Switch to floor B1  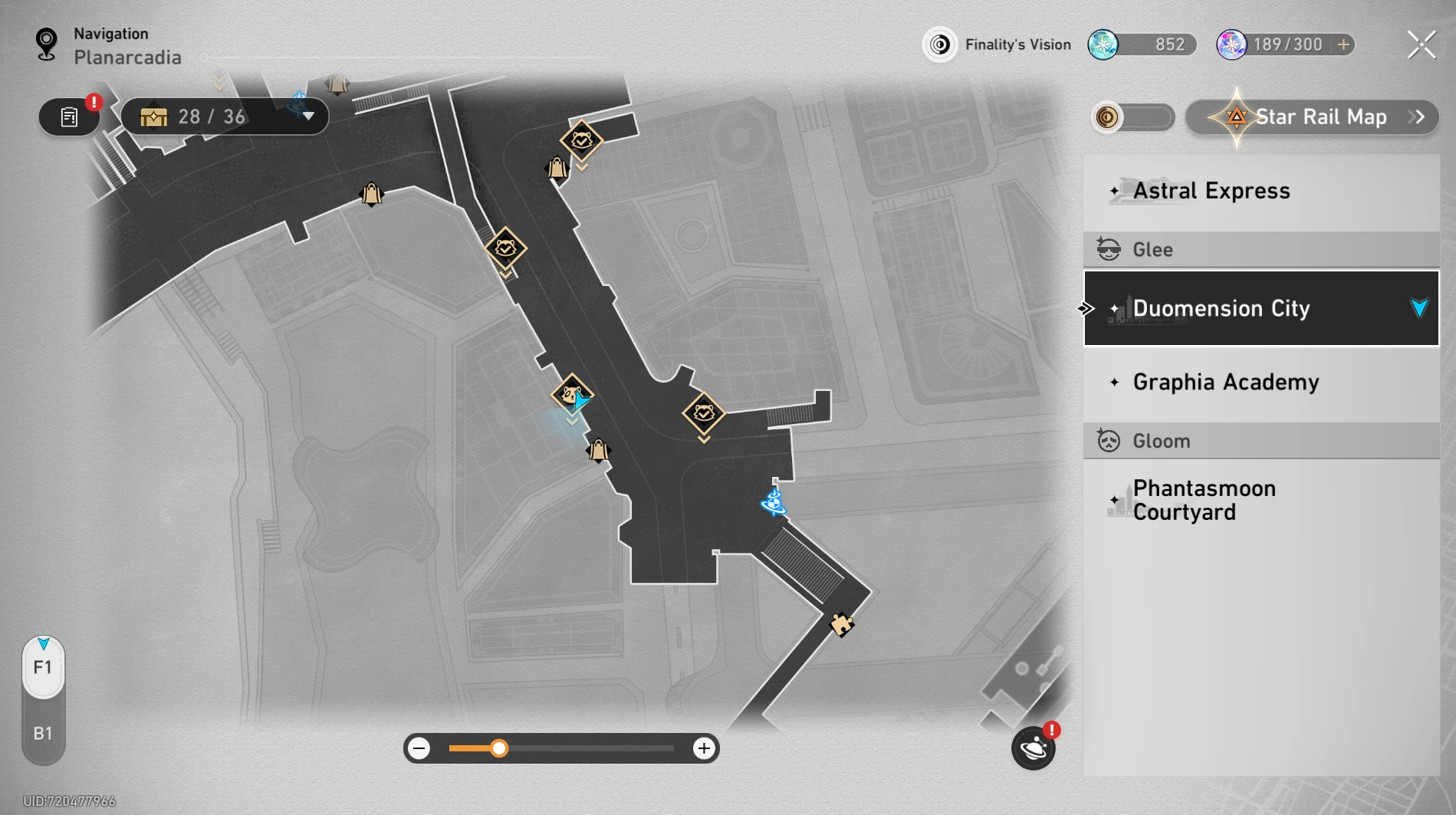tap(43, 734)
